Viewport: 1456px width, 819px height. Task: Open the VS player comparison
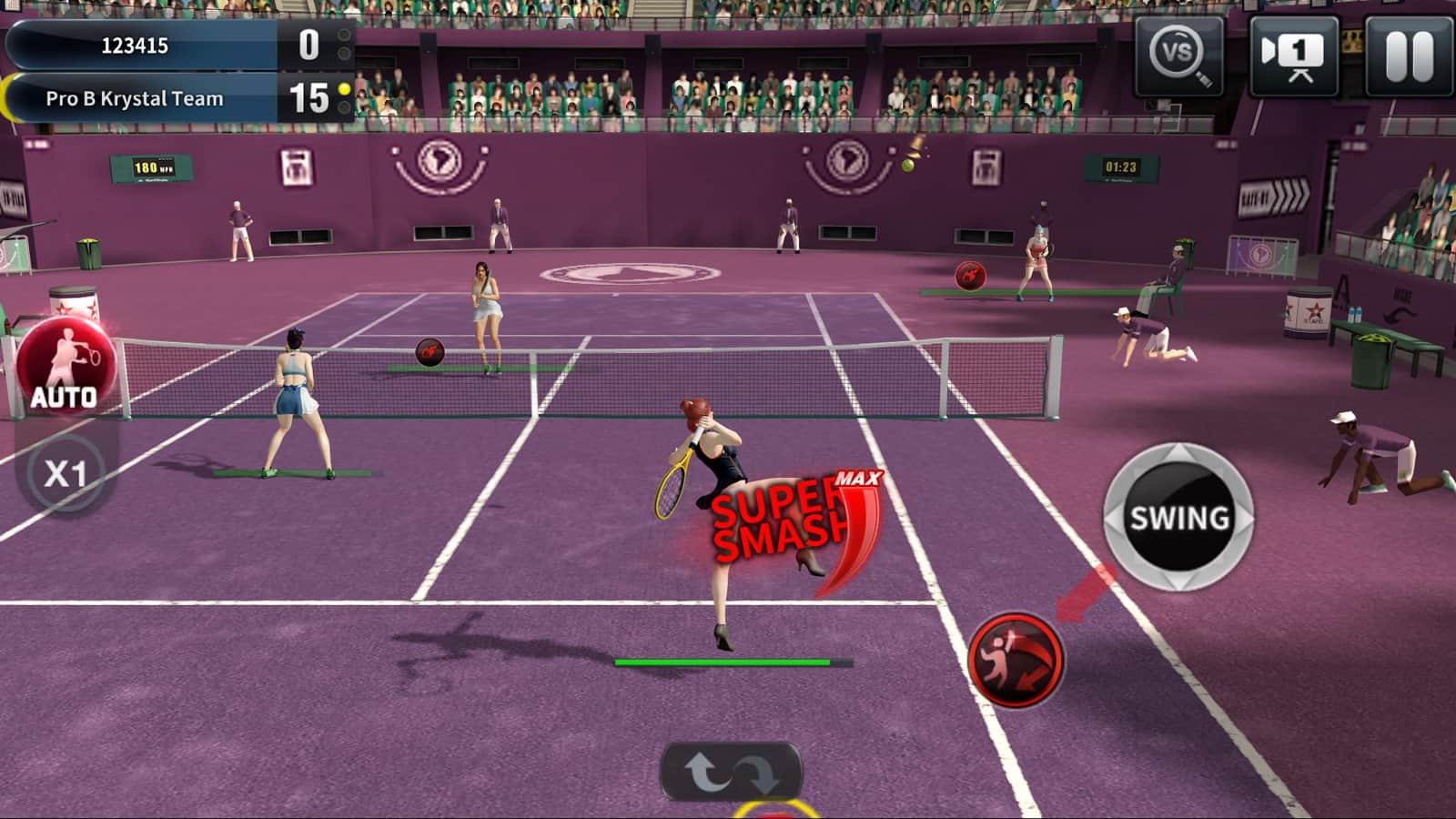tap(1178, 56)
